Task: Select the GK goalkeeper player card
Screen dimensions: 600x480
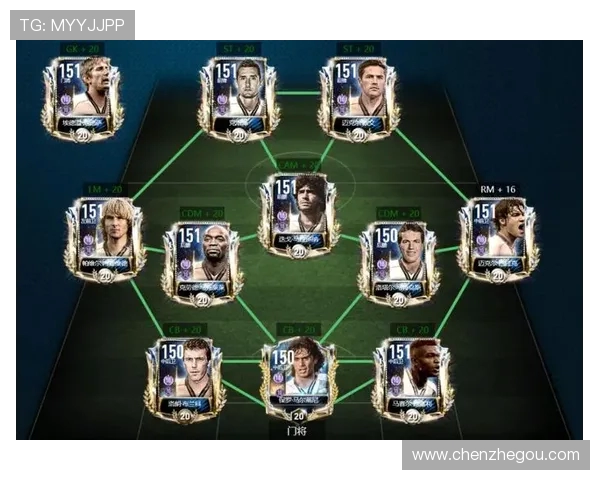Action: pyautogui.click(x=82, y=97)
